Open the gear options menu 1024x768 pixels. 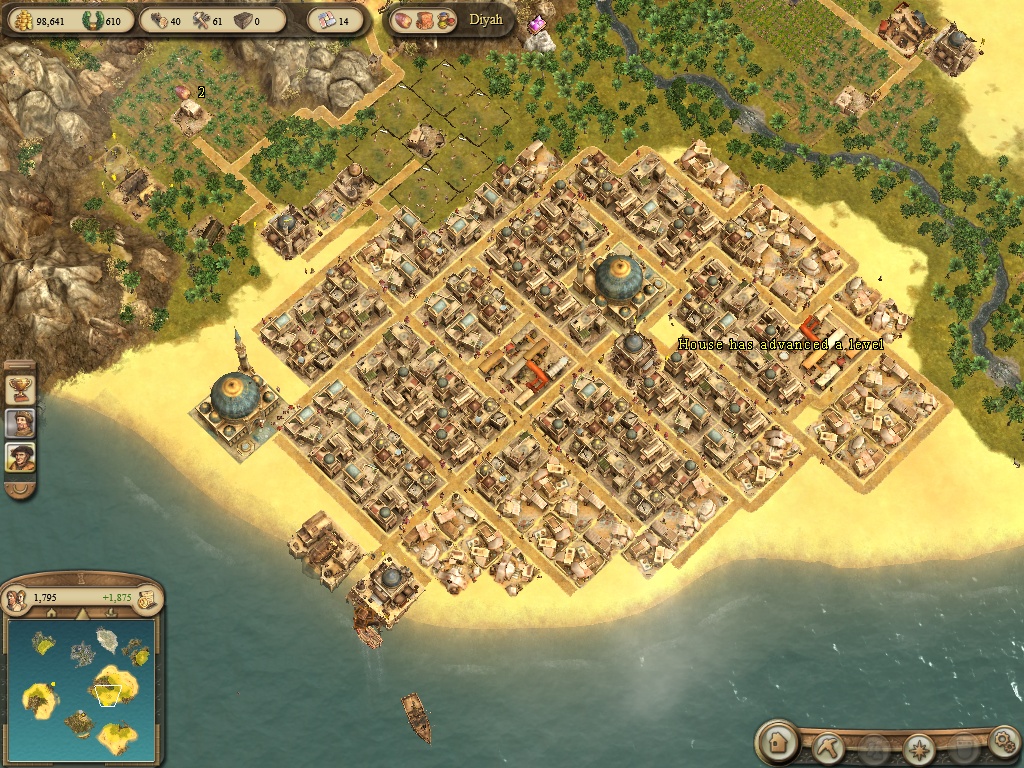click(x=1002, y=742)
